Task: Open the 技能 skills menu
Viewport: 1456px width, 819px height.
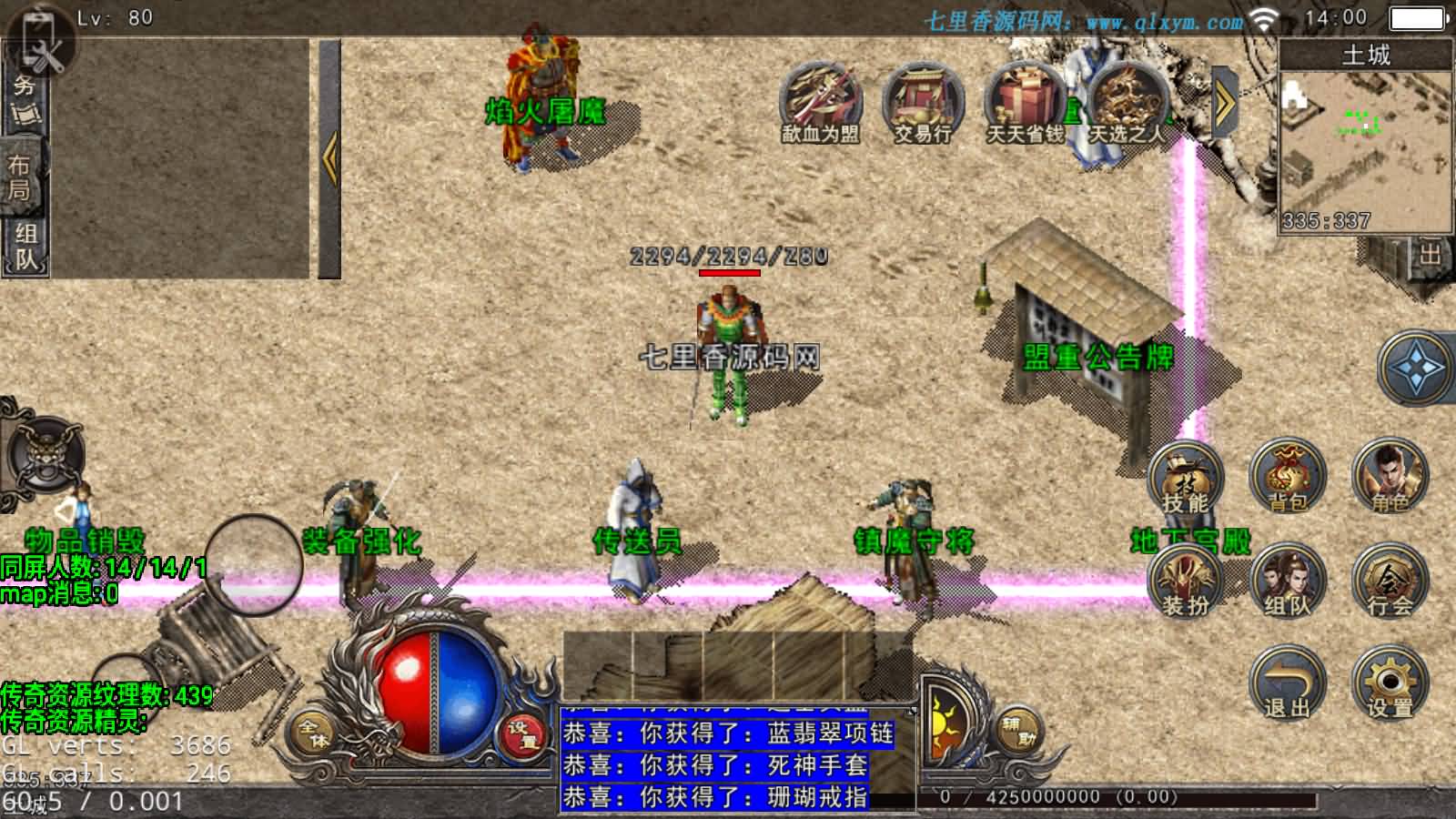Action: click(x=1185, y=480)
